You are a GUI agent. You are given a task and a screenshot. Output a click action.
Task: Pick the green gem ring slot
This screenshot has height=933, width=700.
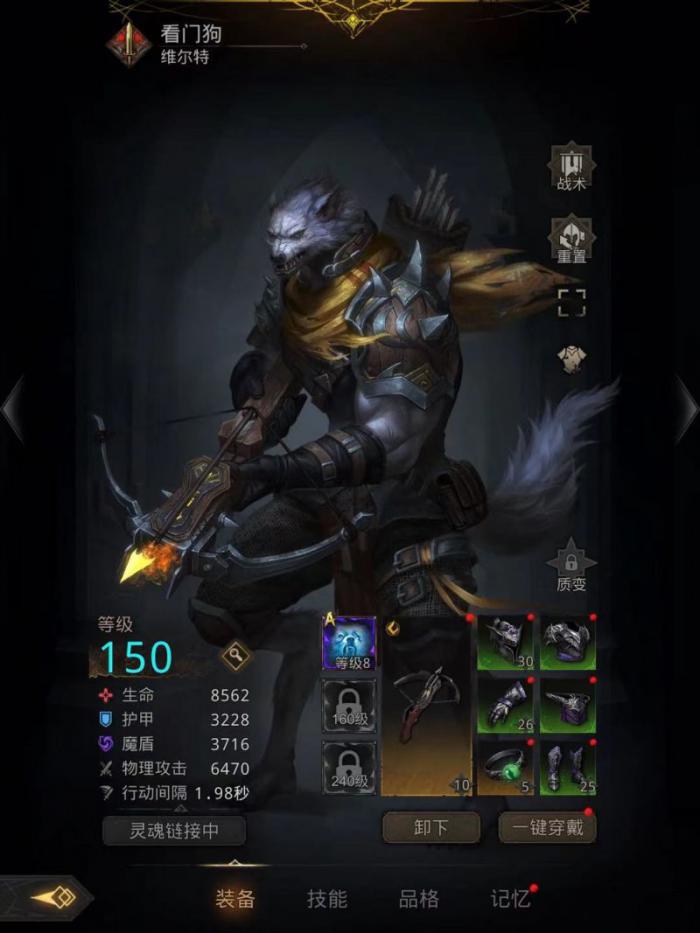pyautogui.click(x=506, y=768)
